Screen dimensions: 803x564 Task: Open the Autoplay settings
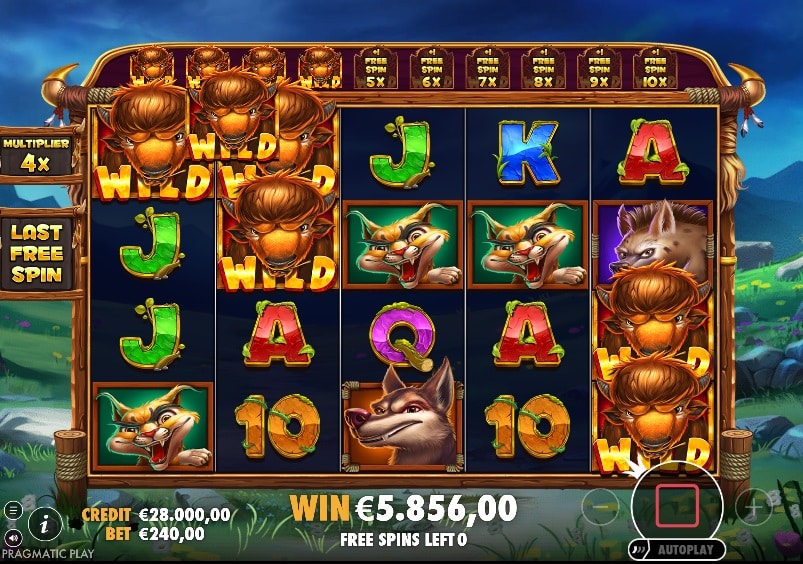click(x=676, y=550)
